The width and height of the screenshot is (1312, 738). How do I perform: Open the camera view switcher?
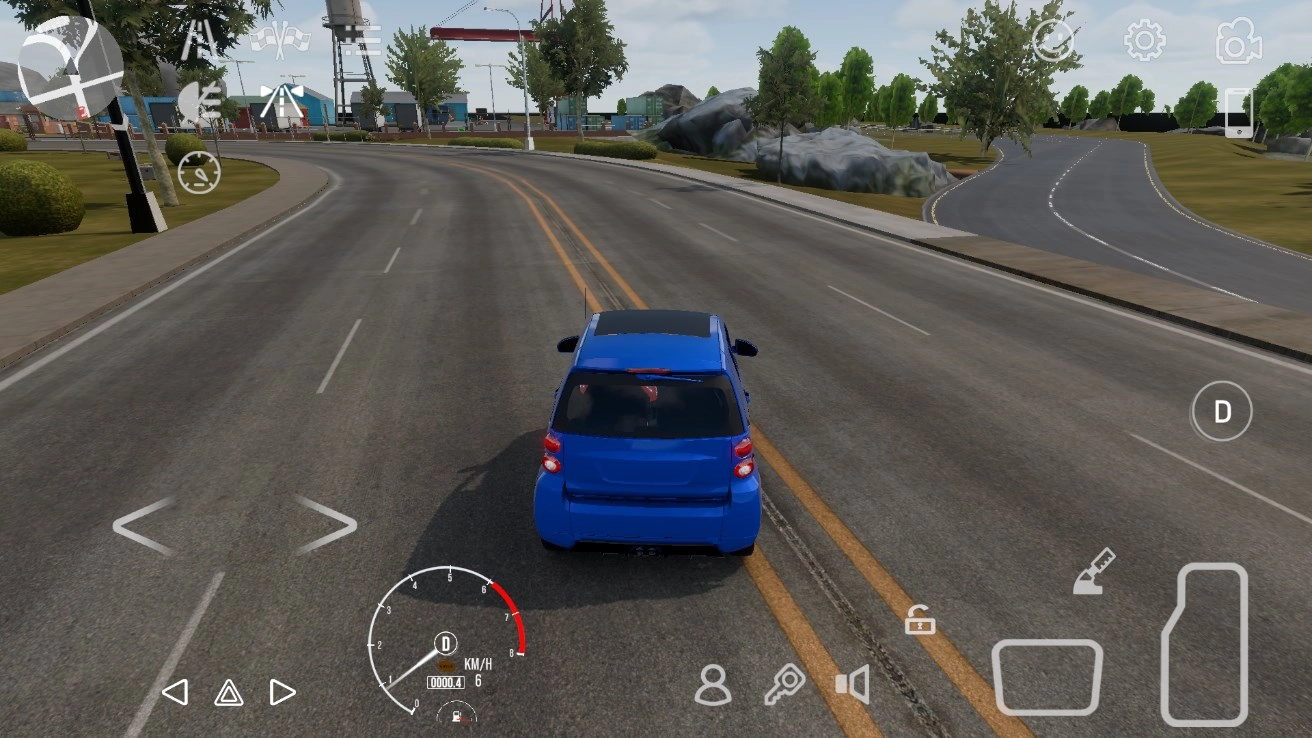pyautogui.click(x=1239, y=41)
